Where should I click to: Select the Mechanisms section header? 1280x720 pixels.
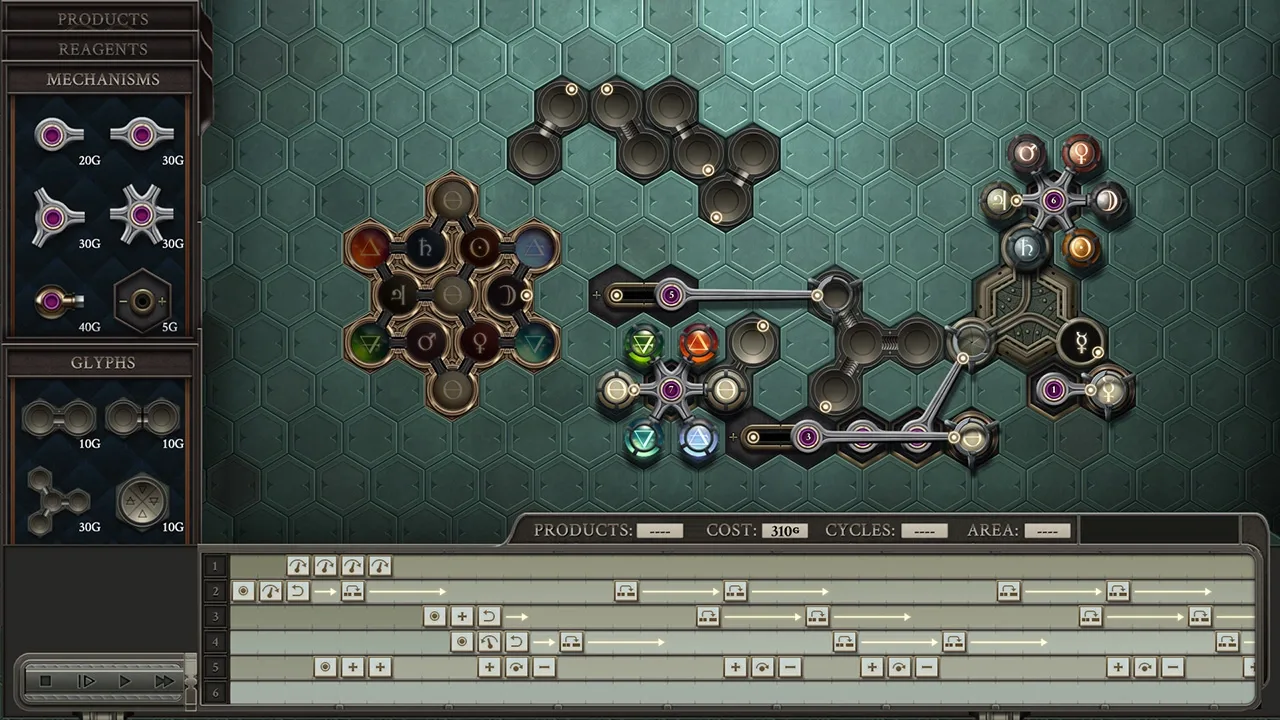click(102, 79)
